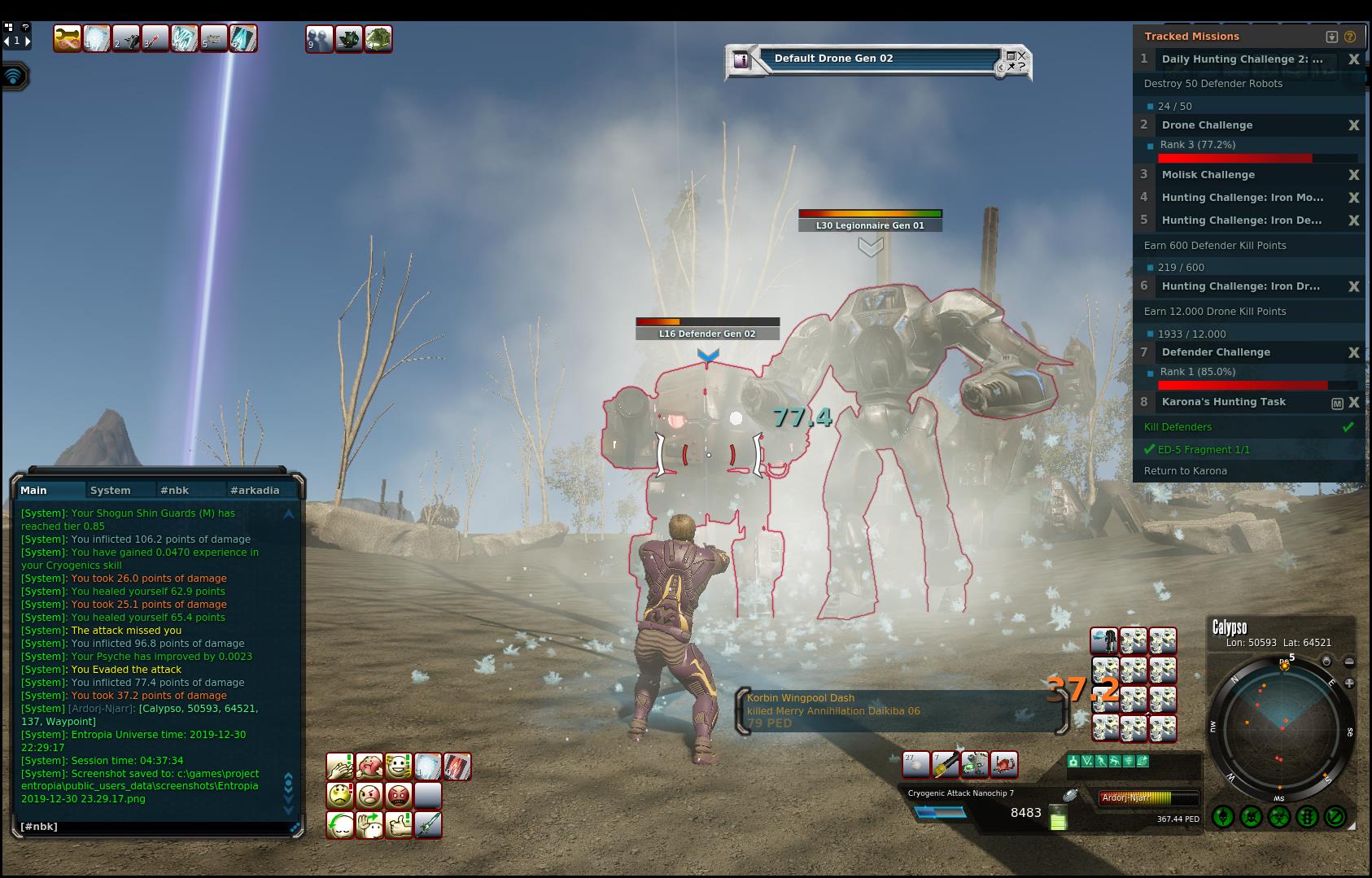The width and height of the screenshot is (1372, 878).
Task: Select the Karona's Hunting Task mission
Action: click(1223, 402)
